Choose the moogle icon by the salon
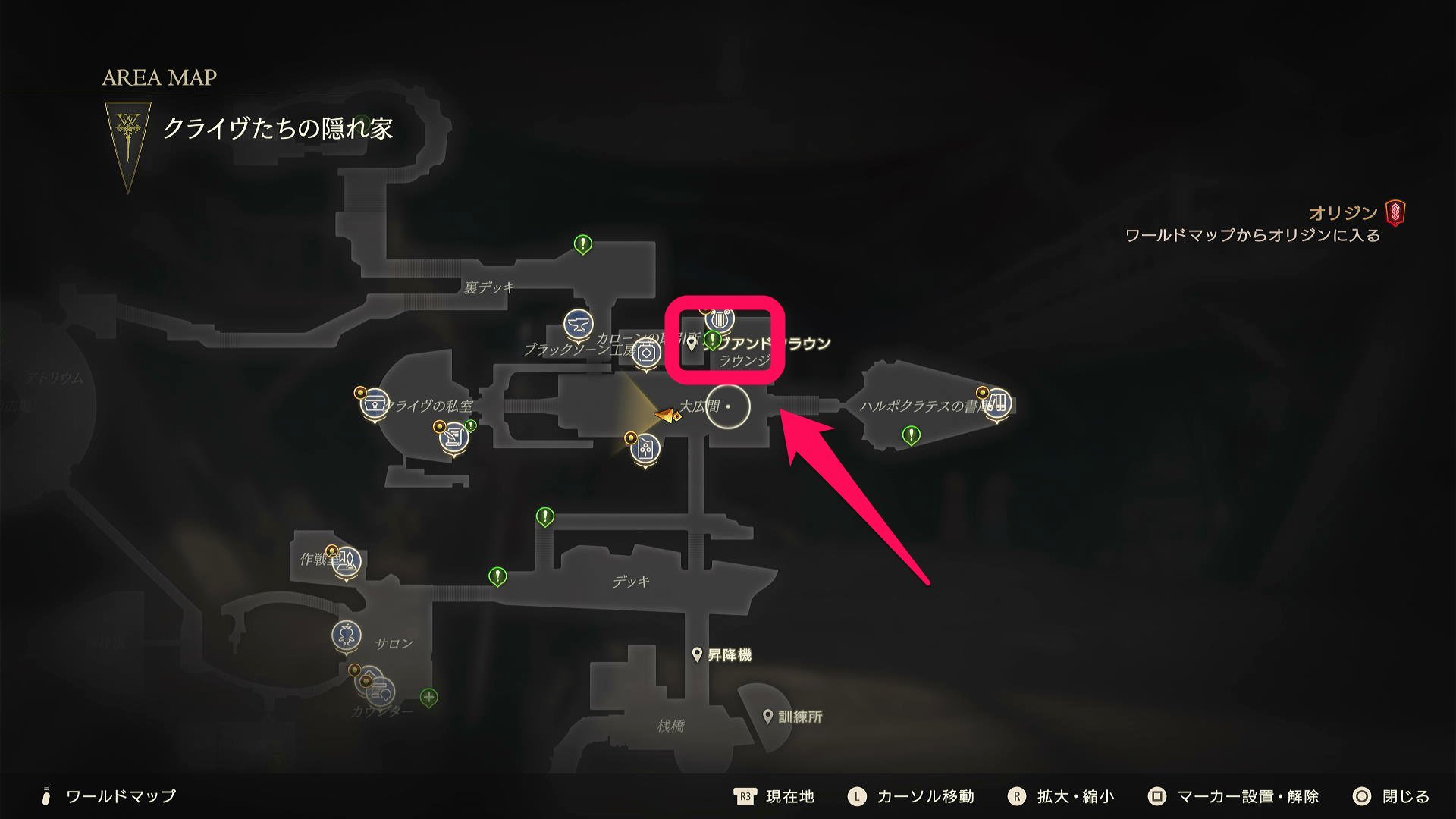1456x819 pixels. pyautogui.click(x=347, y=635)
